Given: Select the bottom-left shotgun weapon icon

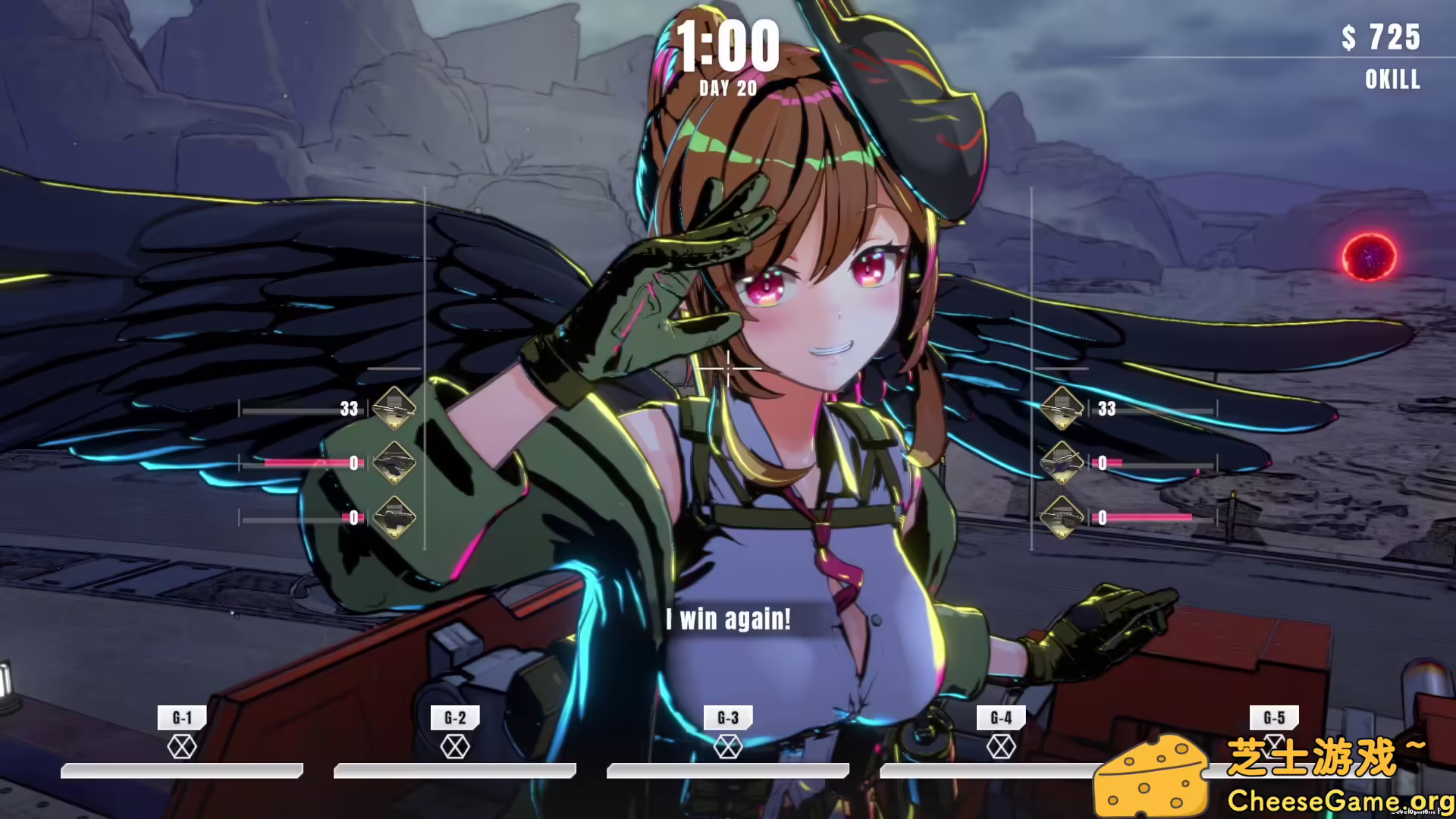Looking at the screenshot, I should (x=395, y=517).
